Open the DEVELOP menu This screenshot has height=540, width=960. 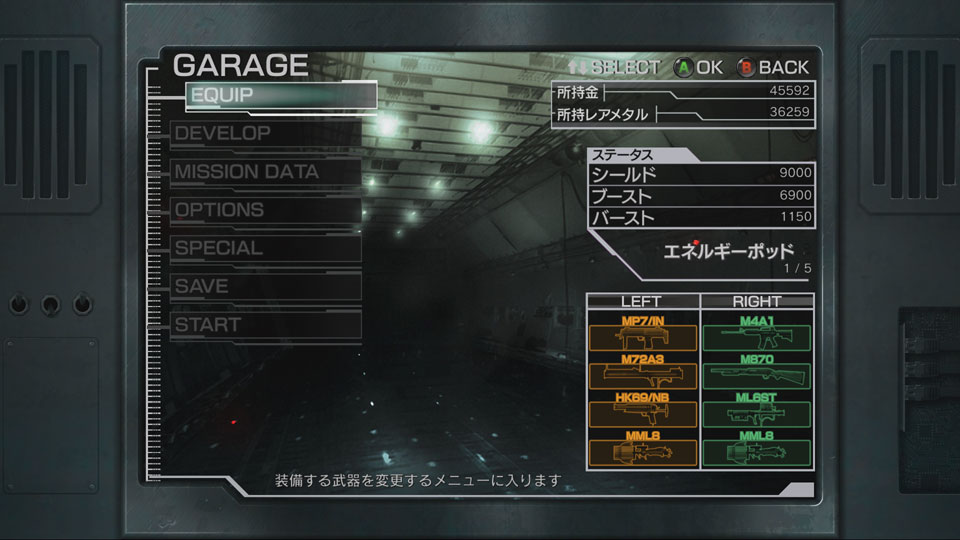click(265, 133)
